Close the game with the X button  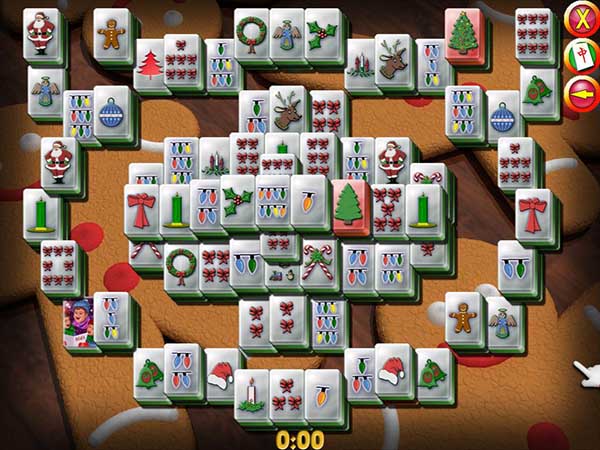tap(581, 18)
